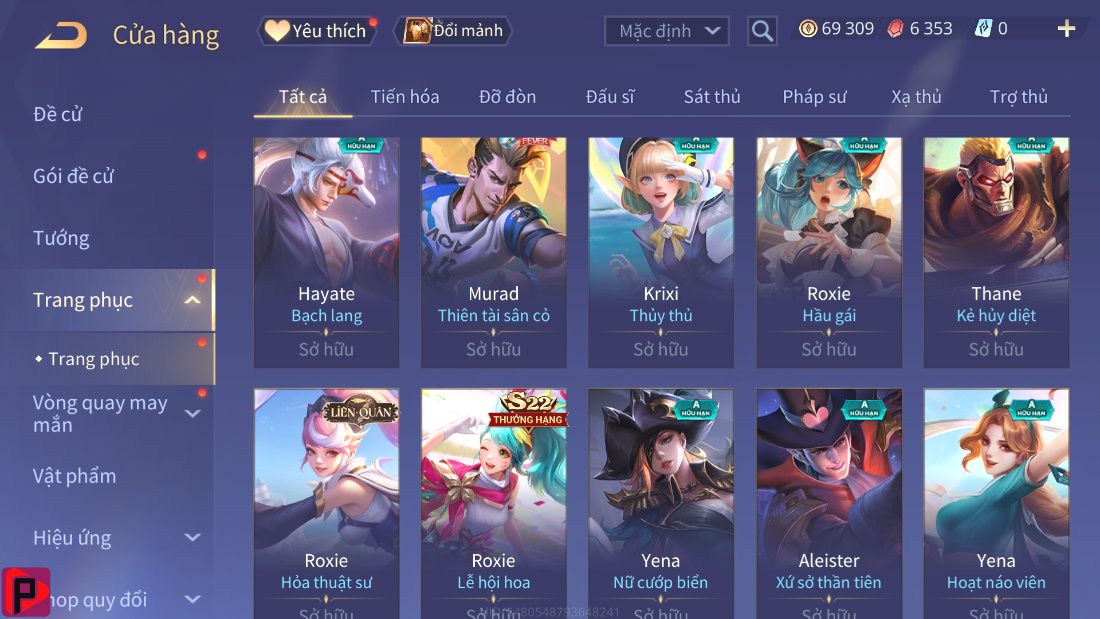Click the magnifying glass search button
1100x619 pixels.
[x=762, y=31]
